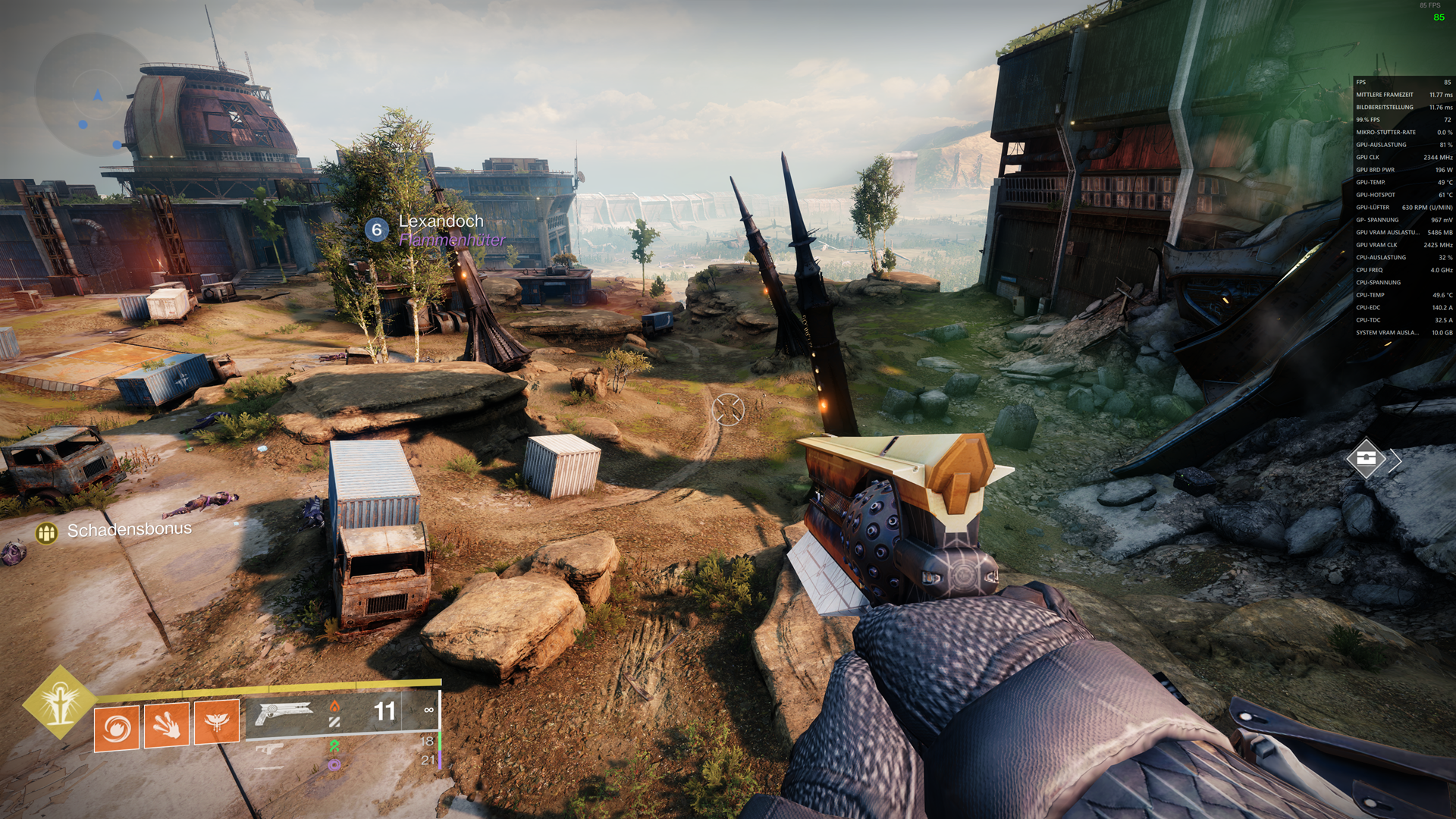Activate the golden sword Super ability icon
1456x819 pixels.
[59, 702]
